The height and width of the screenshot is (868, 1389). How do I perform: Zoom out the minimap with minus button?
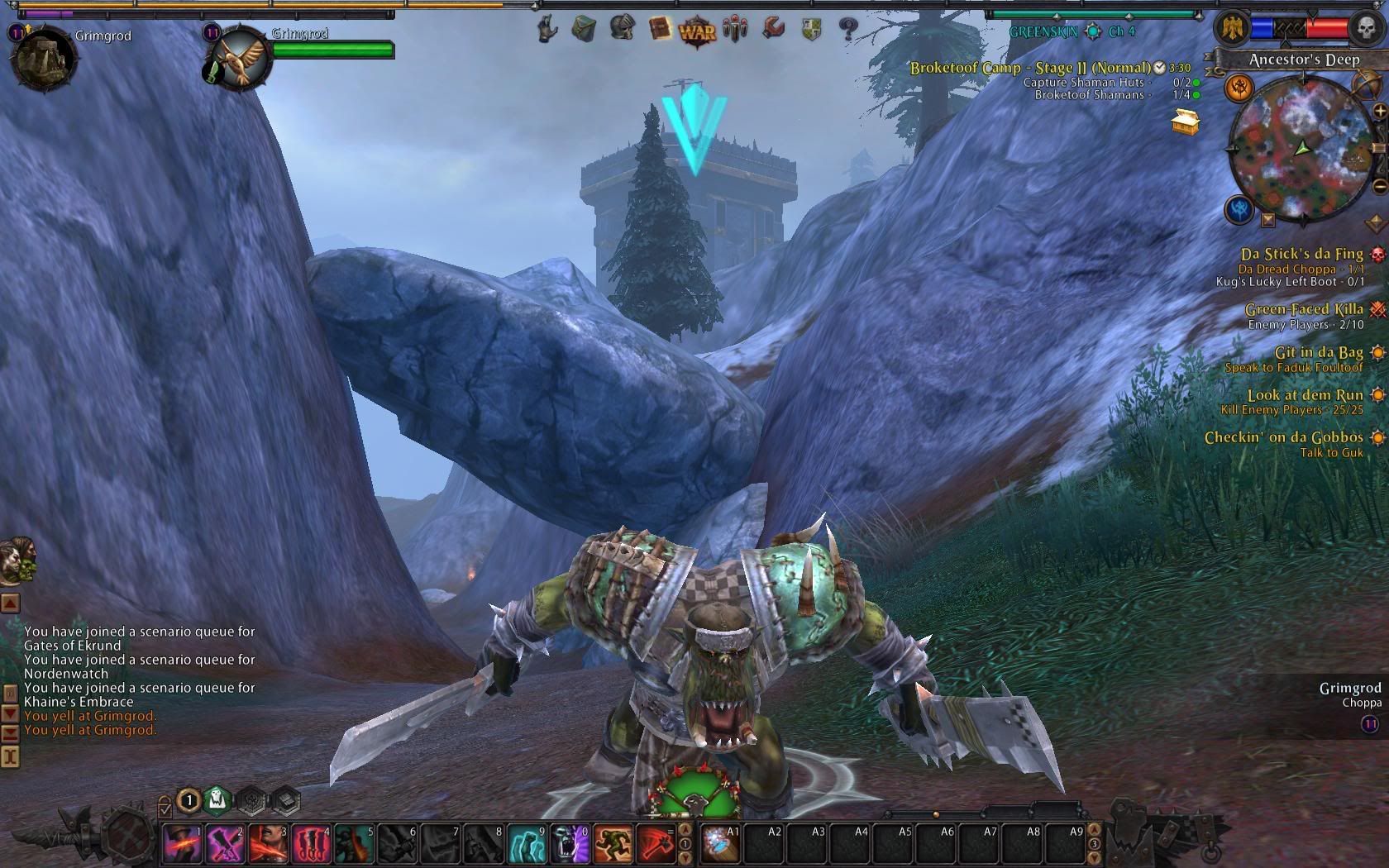click(x=1379, y=187)
